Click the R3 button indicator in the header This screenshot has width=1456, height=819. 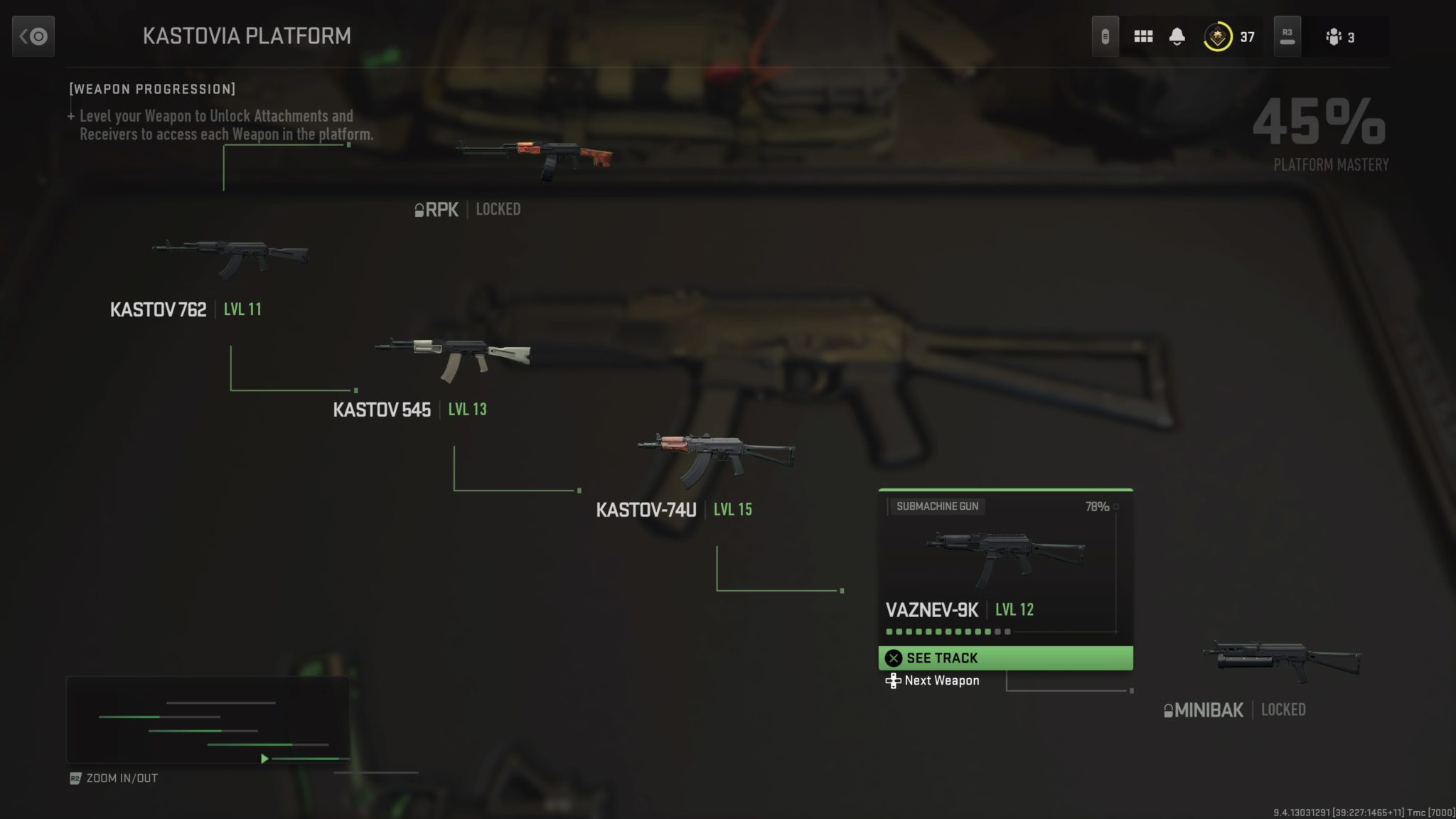[1288, 36]
